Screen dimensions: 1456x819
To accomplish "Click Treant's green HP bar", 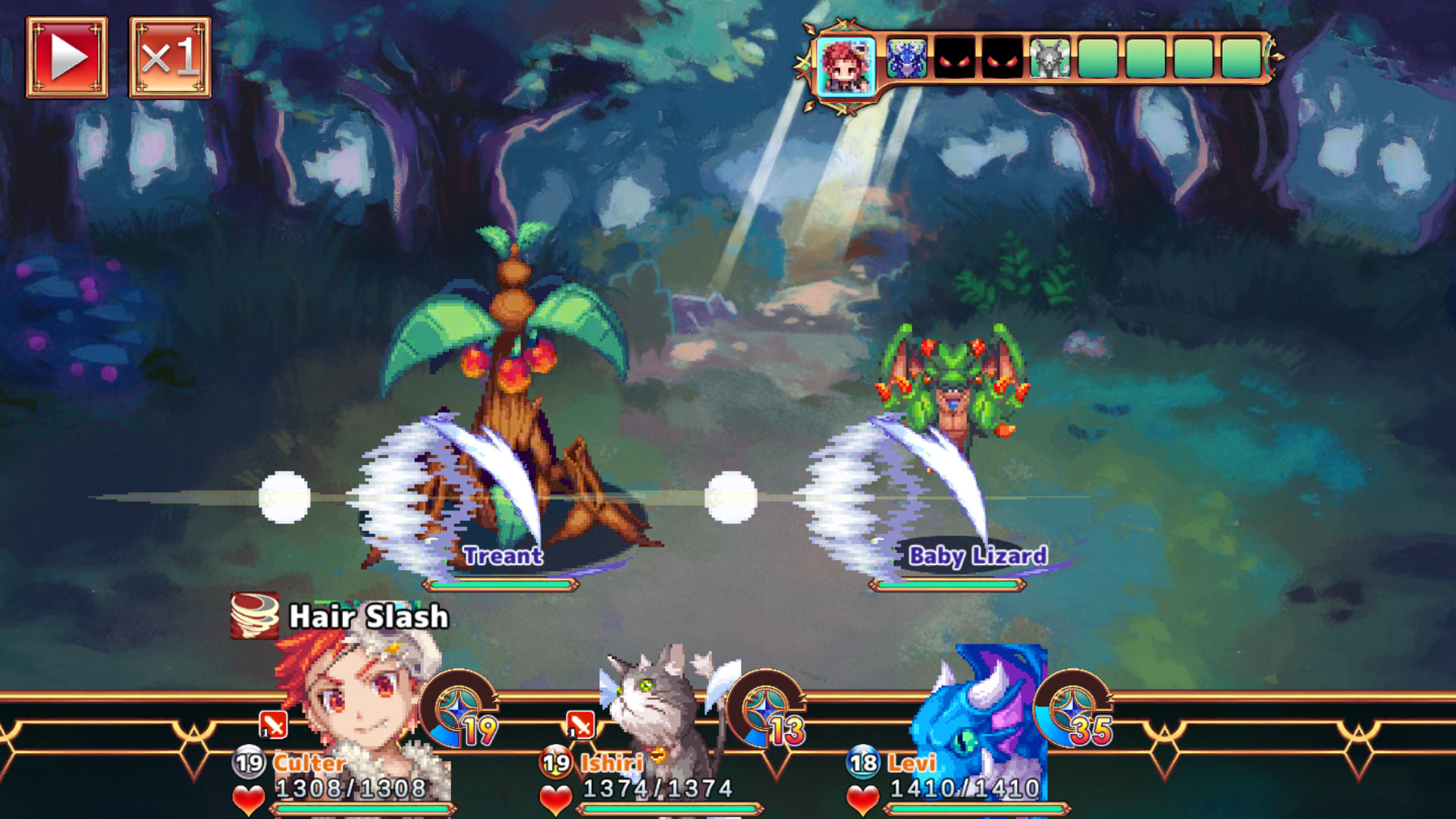I will click(x=499, y=584).
